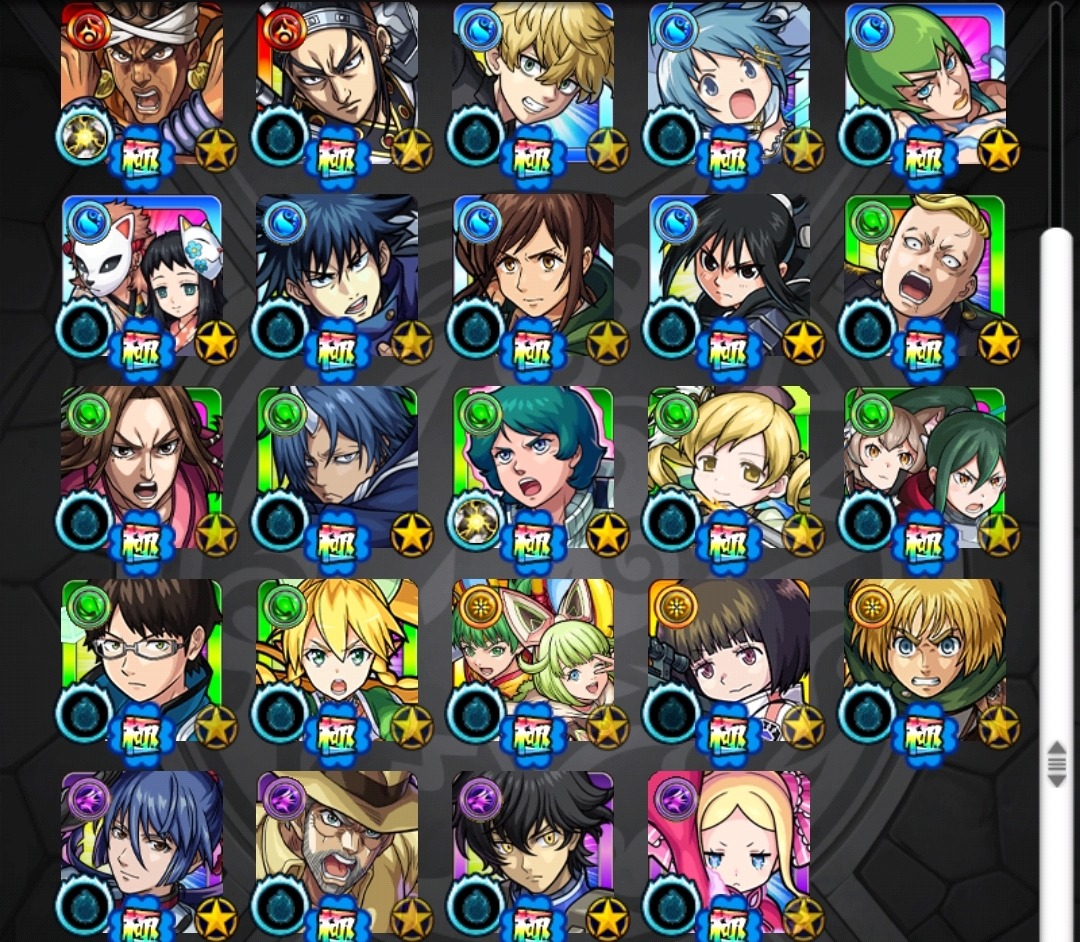Screen dimensions: 1080x942
Task: Click the scrollbar handle with grip lines
Action: tap(1057, 763)
